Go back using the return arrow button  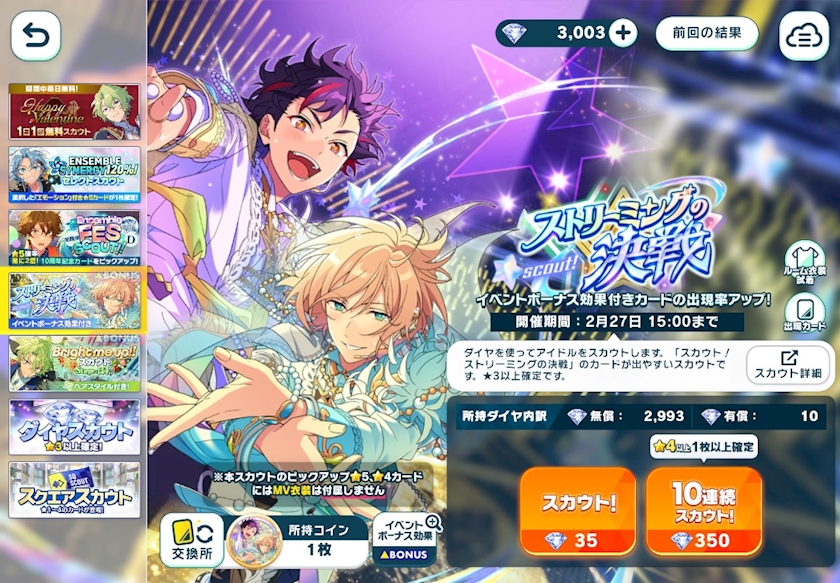(x=36, y=37)
